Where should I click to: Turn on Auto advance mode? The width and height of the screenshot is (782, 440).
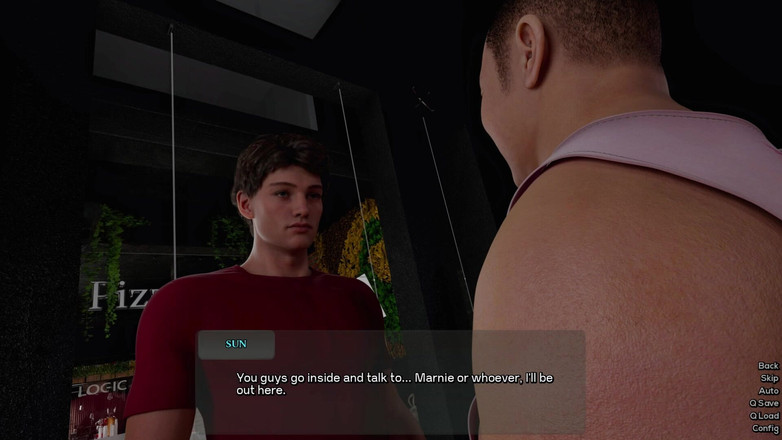pyautogui.click(x=767, y=391)
